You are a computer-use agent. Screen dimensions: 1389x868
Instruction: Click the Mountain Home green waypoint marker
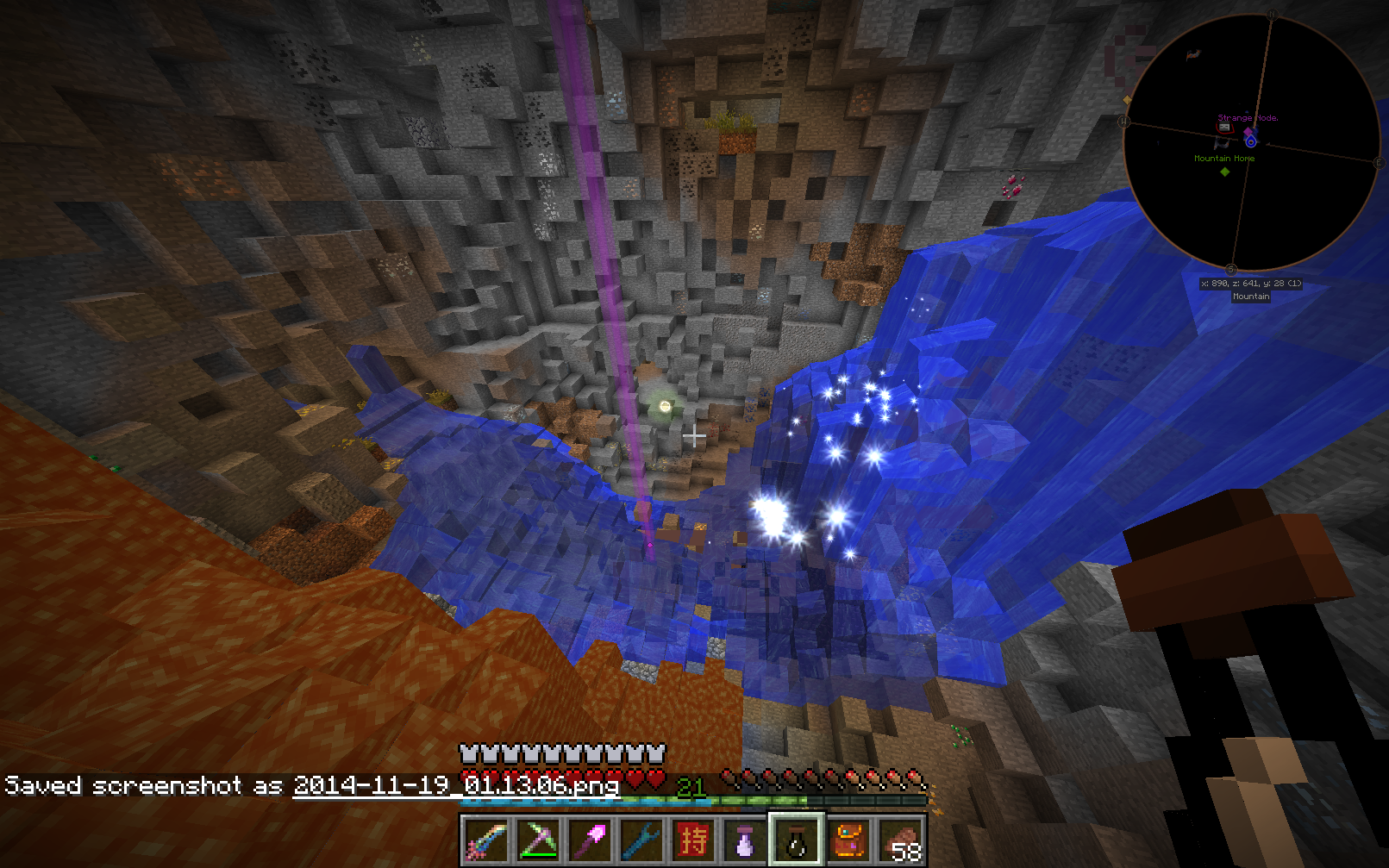[x=1224, y=172]
